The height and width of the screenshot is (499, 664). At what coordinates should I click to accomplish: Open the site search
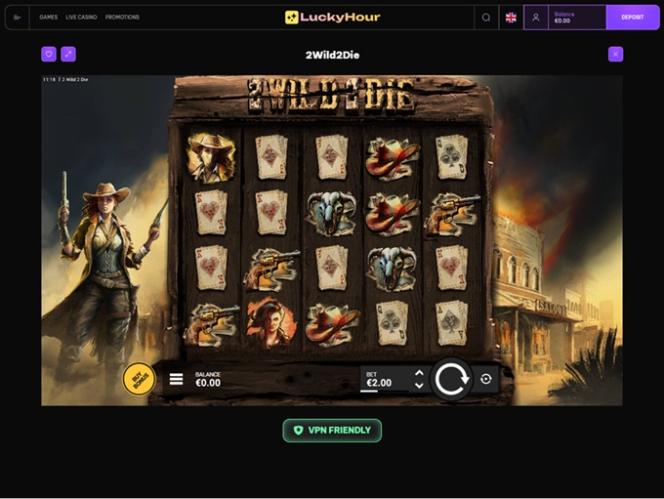coord(486,17)
